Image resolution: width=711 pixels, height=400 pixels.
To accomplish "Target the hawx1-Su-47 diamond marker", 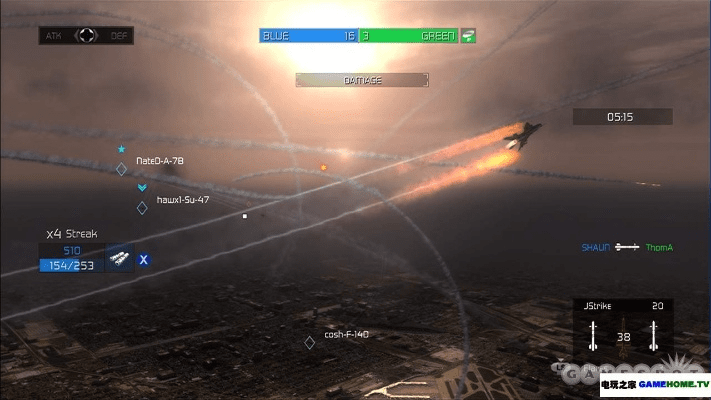I will 142,208.
